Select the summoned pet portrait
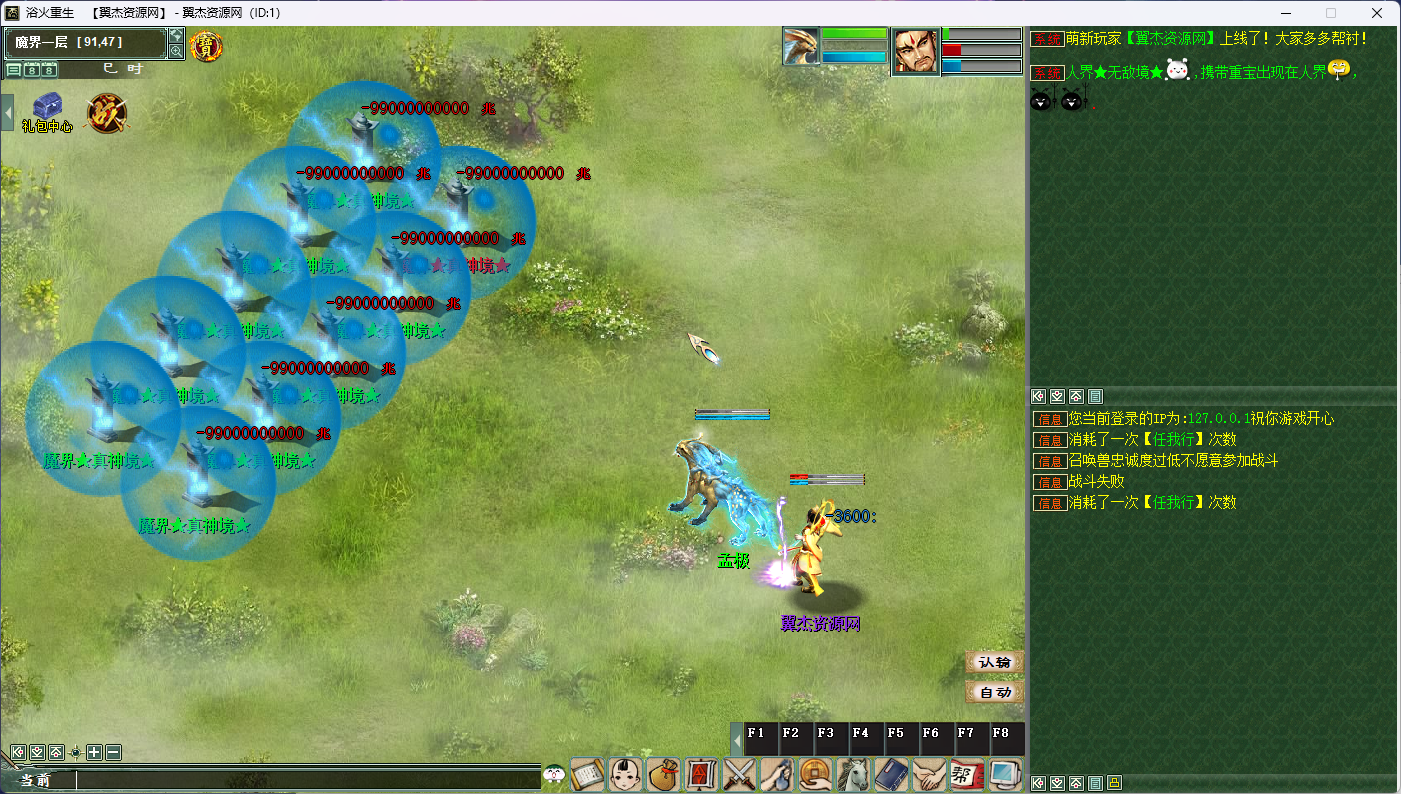This screenshot has width=1401, height=794. pyautogui.click(x=801, y=47)
